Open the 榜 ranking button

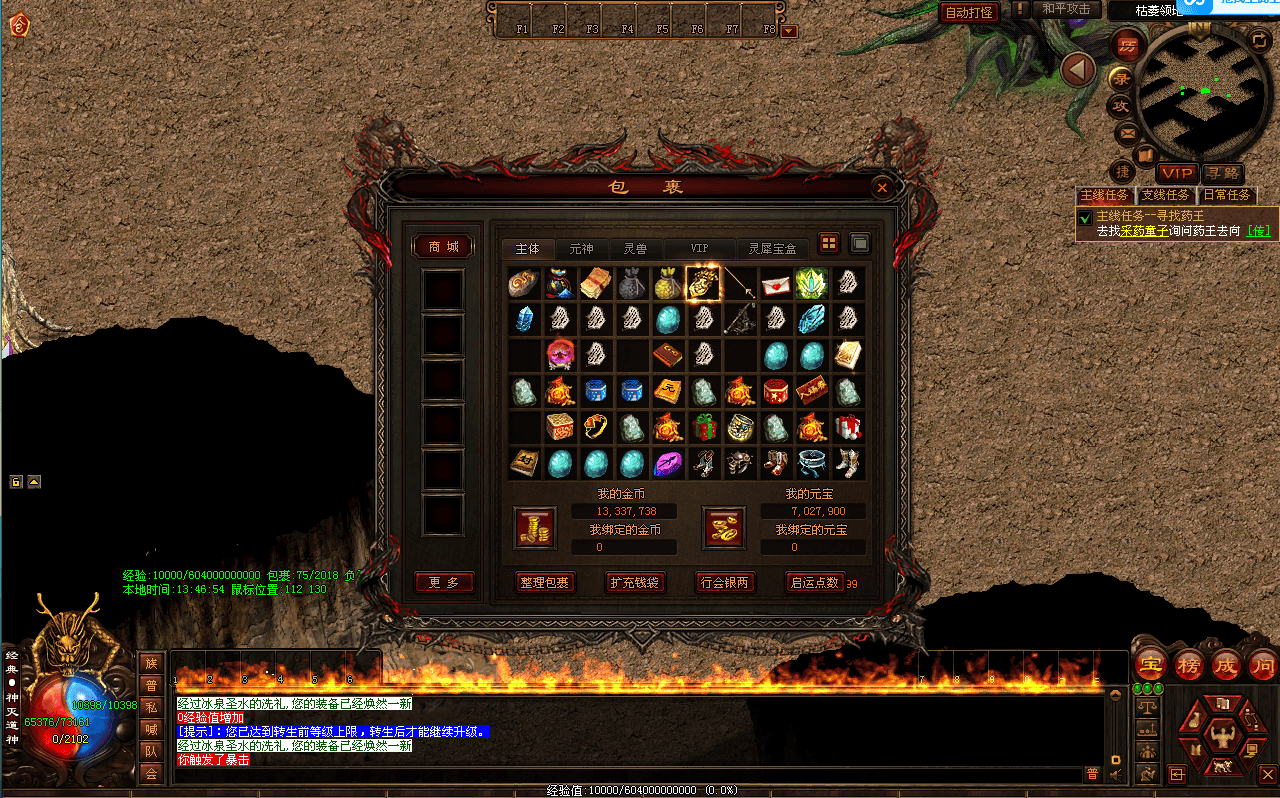1189,664
